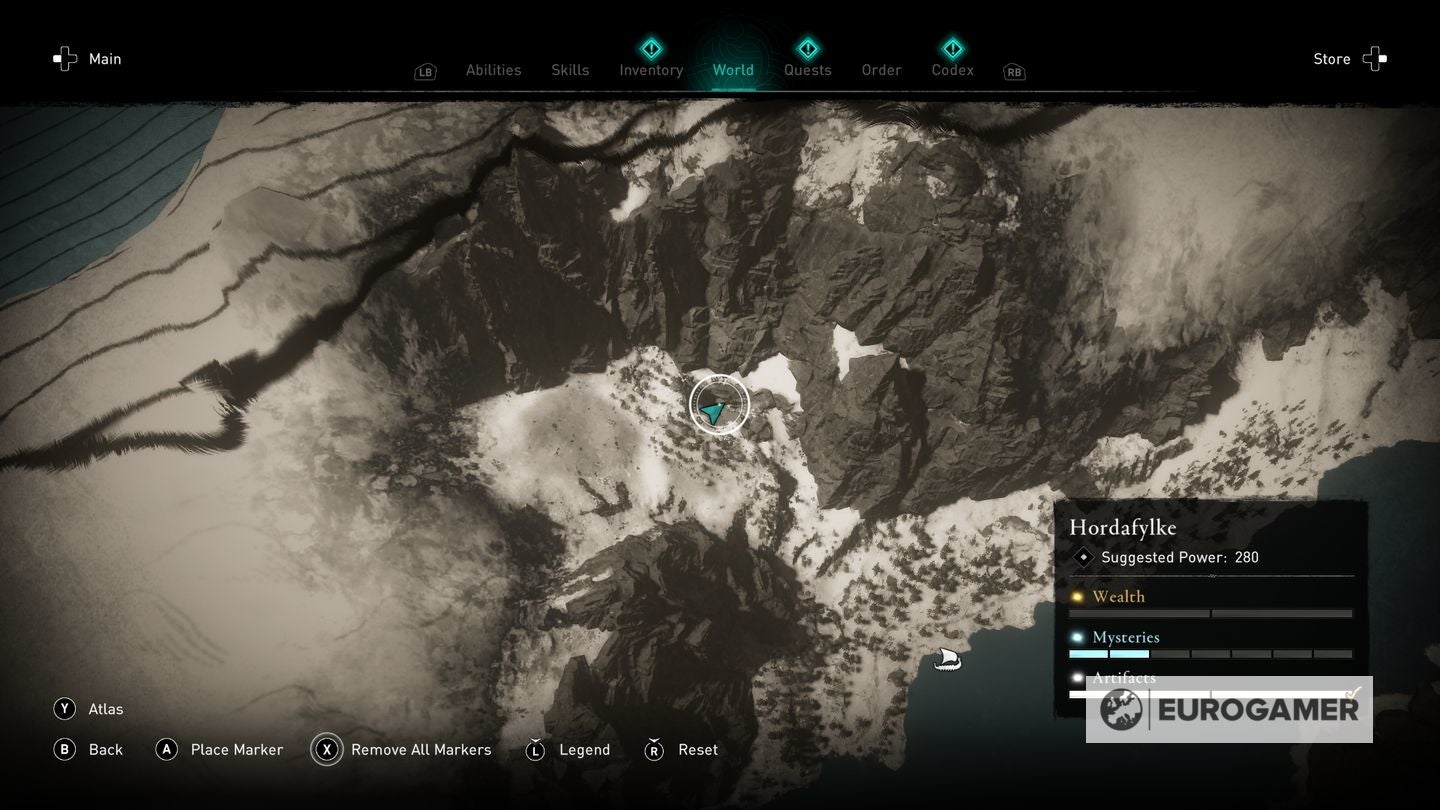The image size is (1440, 810).
Task: Activate Reset view with R
Action: 655,749
